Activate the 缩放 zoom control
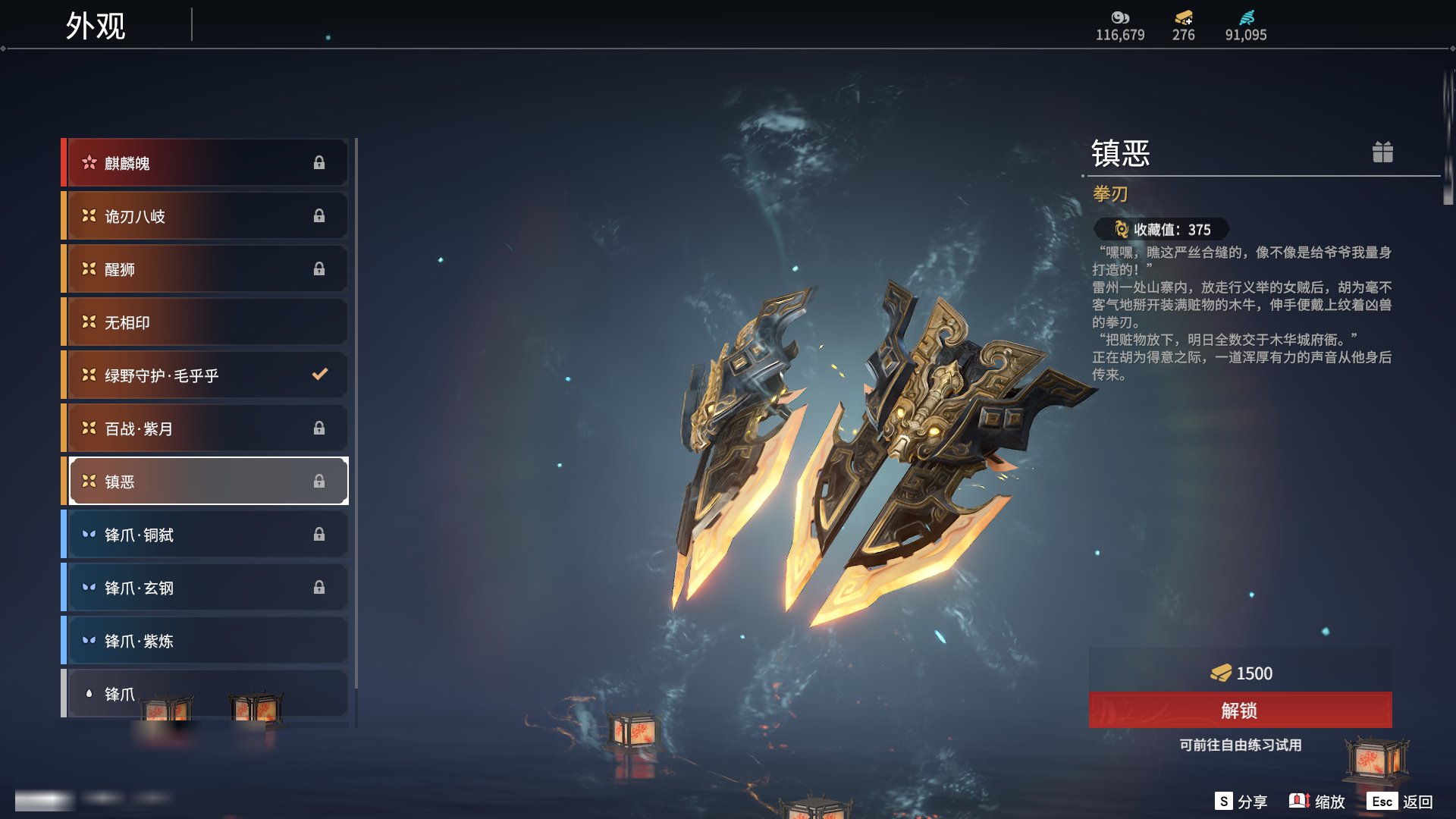Screen dimensions: 1456x819 click(x=1317, y=802)
